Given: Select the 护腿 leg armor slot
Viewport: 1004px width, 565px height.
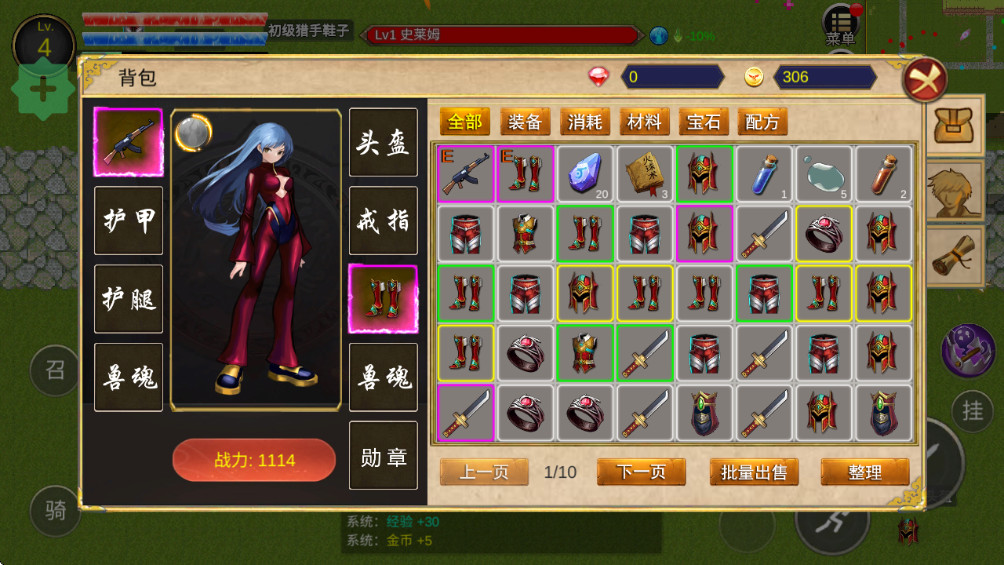Looking at the screenshot, I should [x=128, y=298].
